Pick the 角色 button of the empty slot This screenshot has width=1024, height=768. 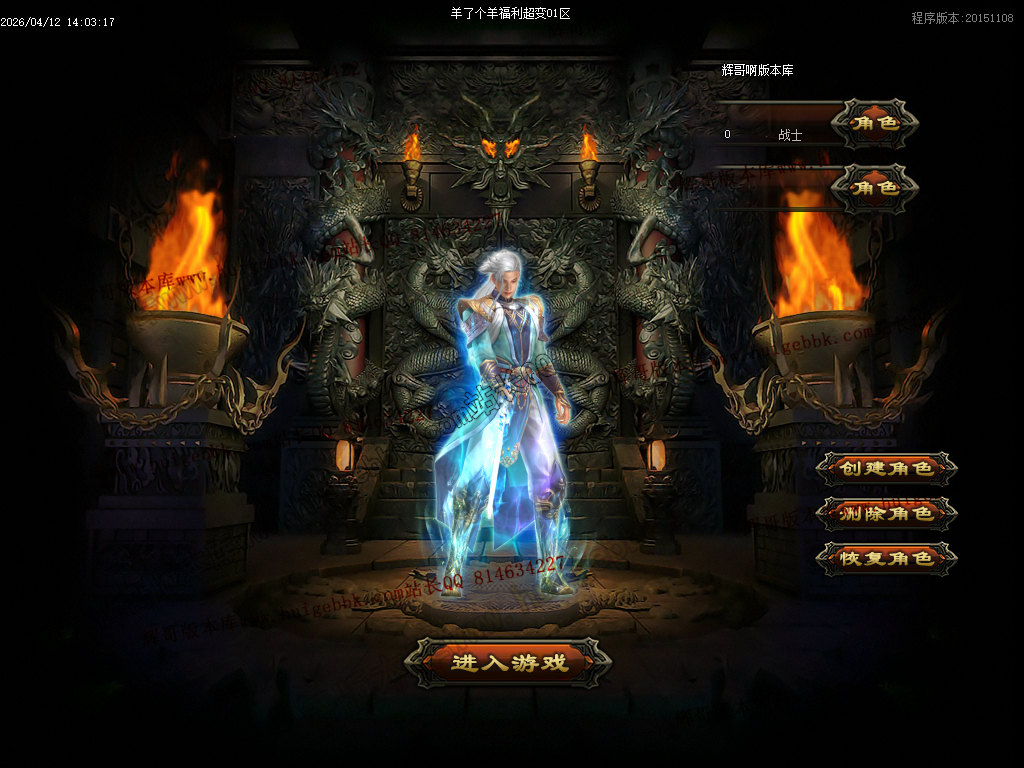click(x=874, y=187)
